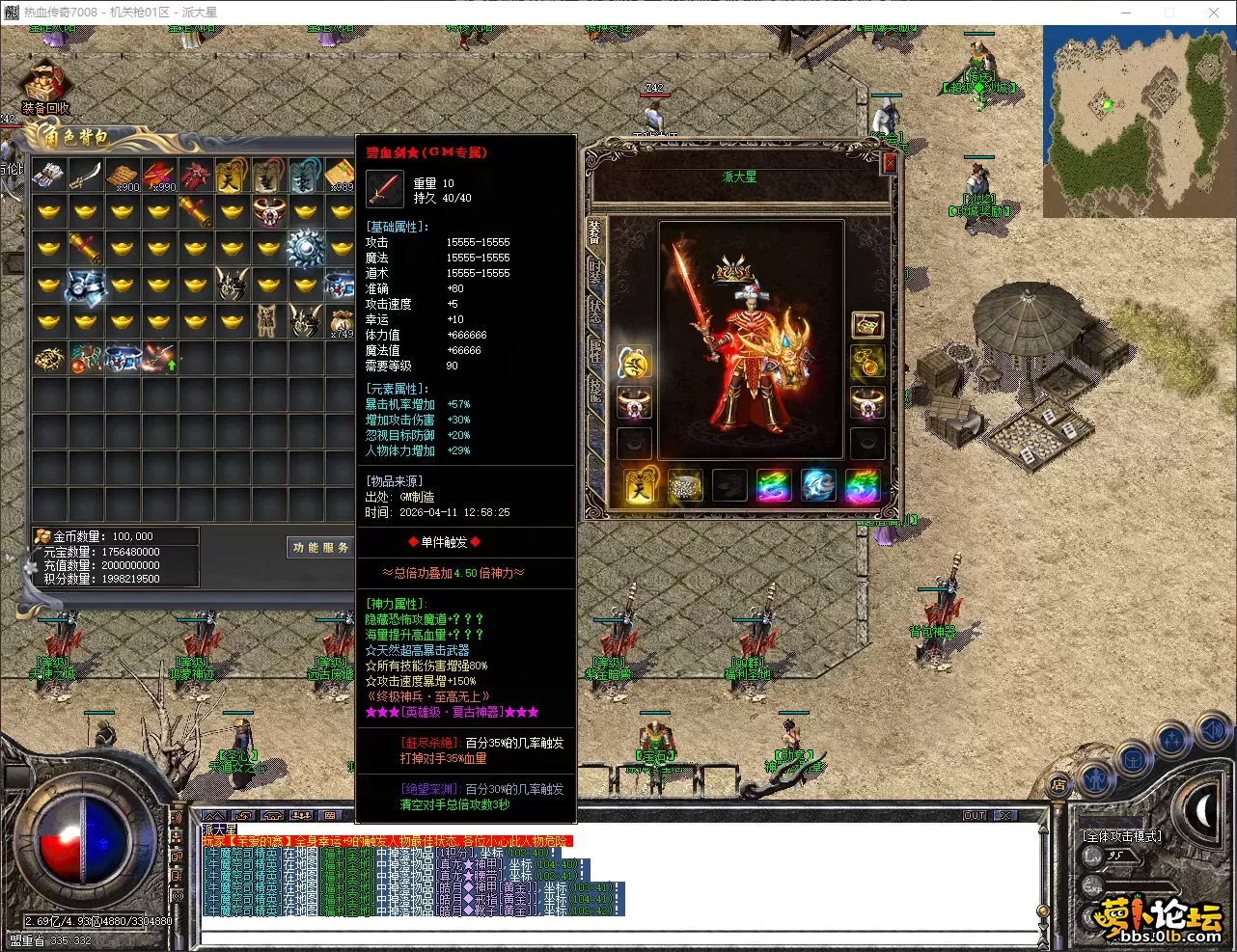Click the OUT button above chat
1237x952 pixels.
point(976,816)
